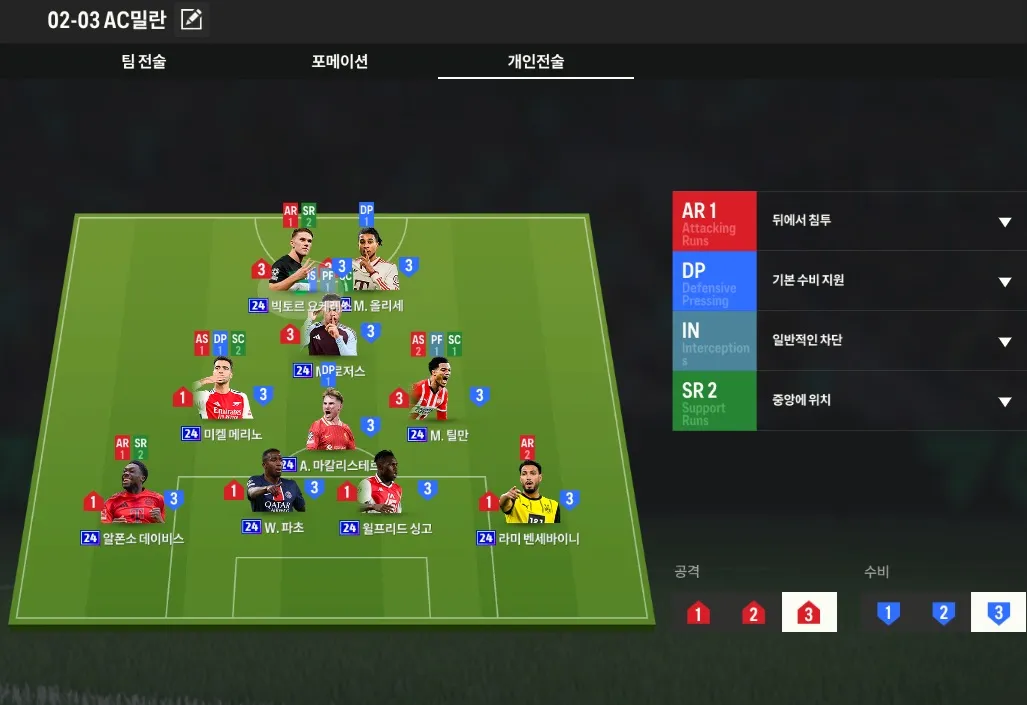Expand the SR 2 Support Runs dropdown
Screen dimensions: 1027x705
click(1004, 401)
